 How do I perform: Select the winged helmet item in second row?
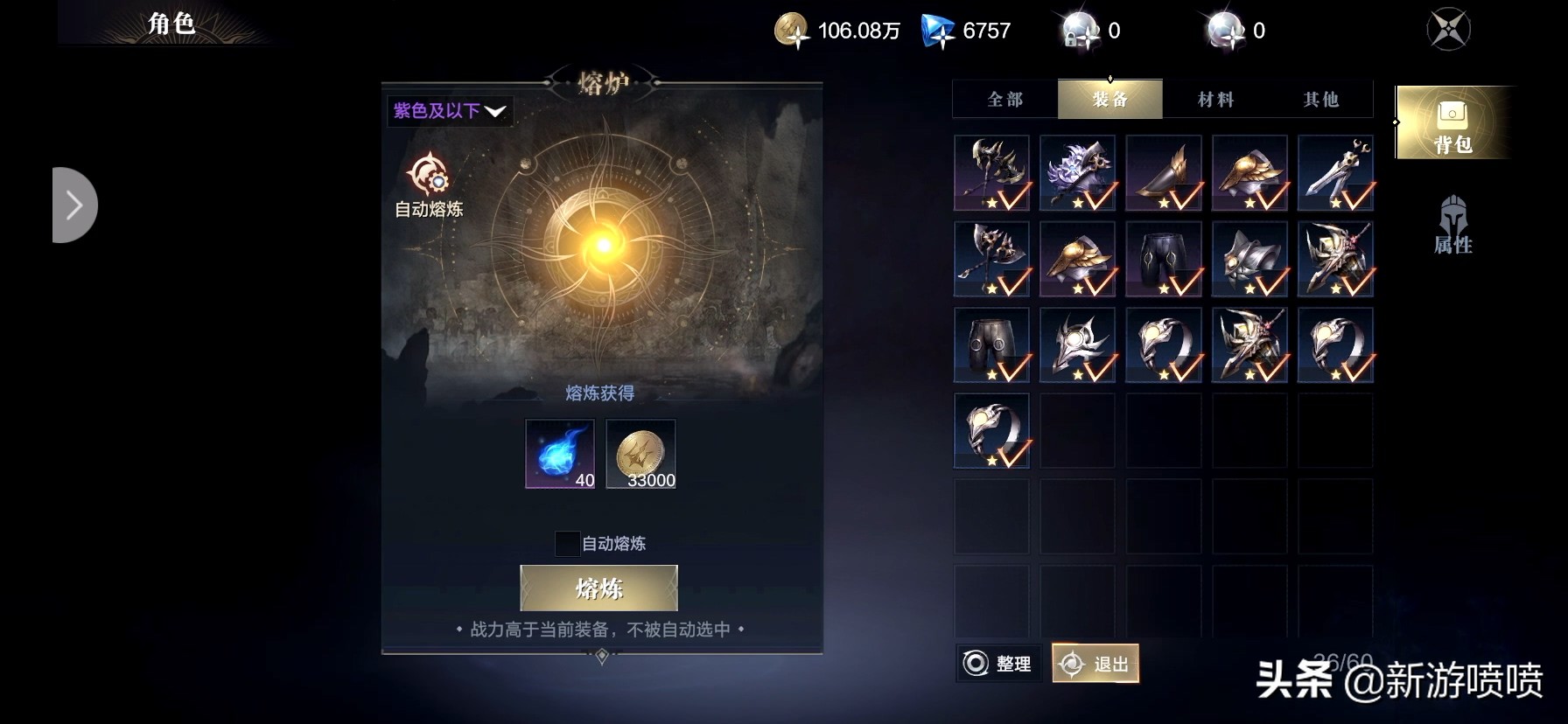[1078, 258]
